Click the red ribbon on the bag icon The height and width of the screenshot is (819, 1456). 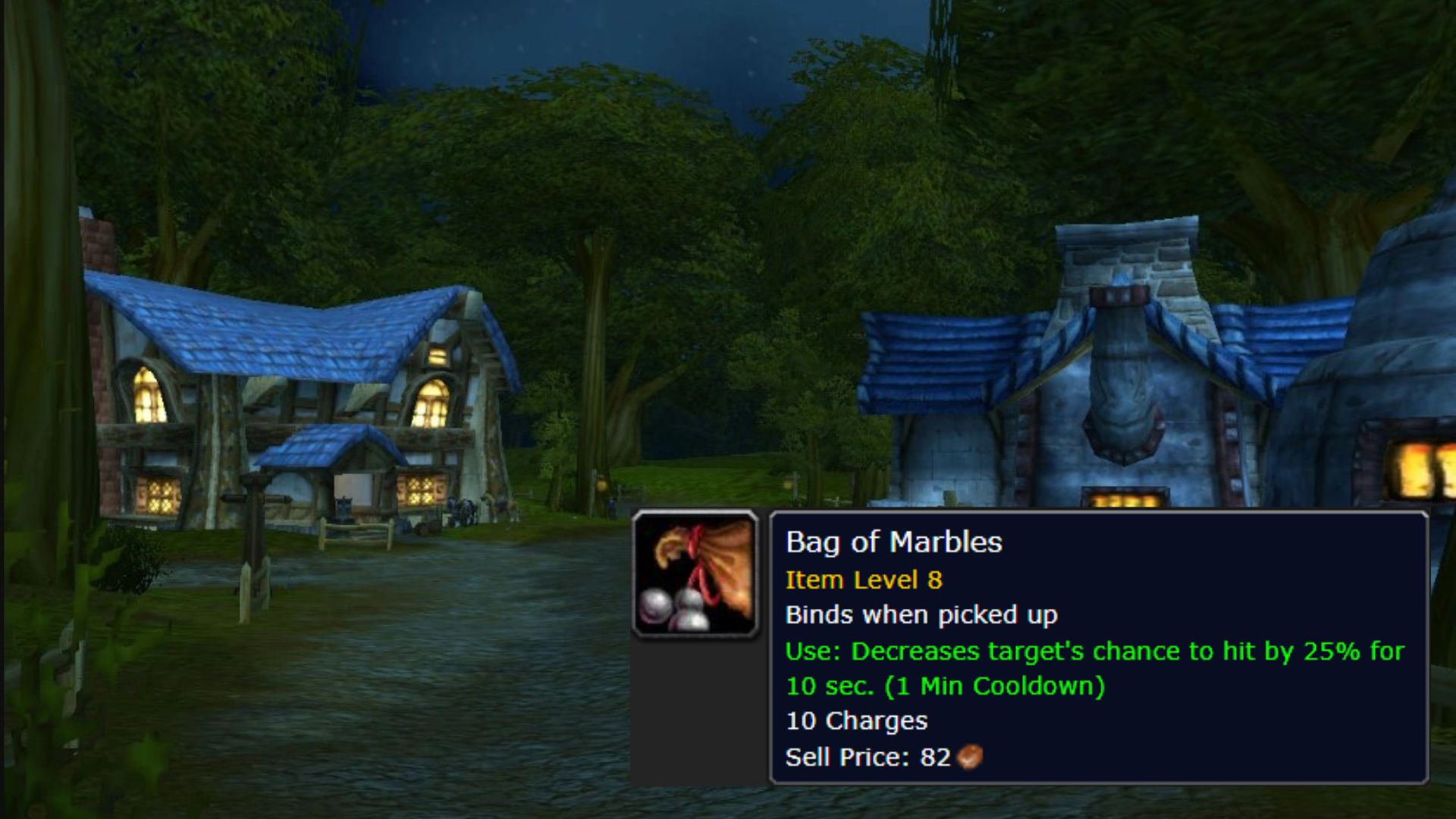click(694, 542)
